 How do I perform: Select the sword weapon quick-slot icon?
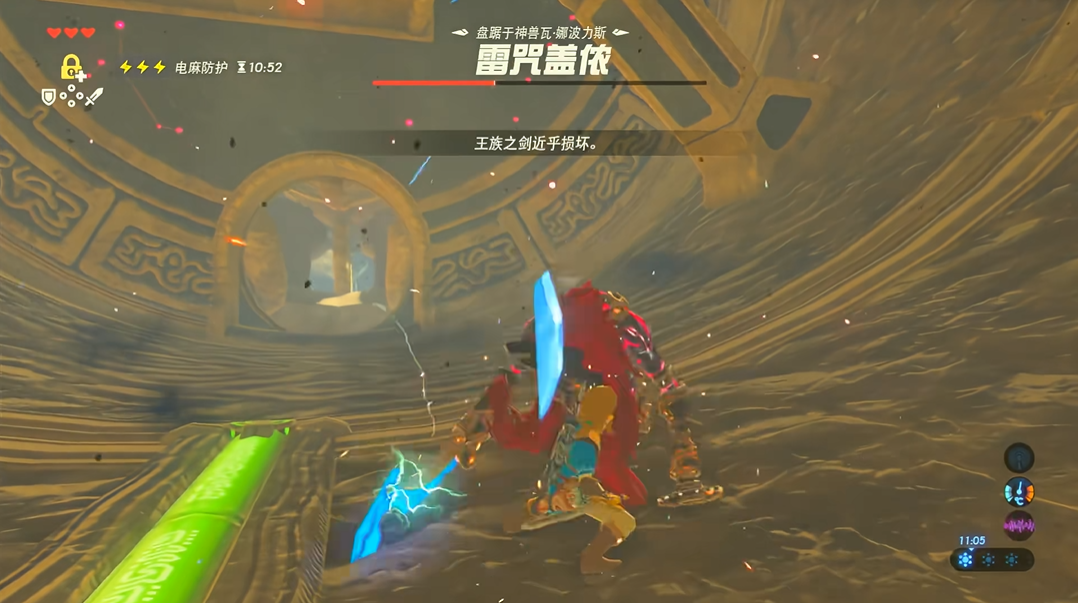[x=93, y=97]
